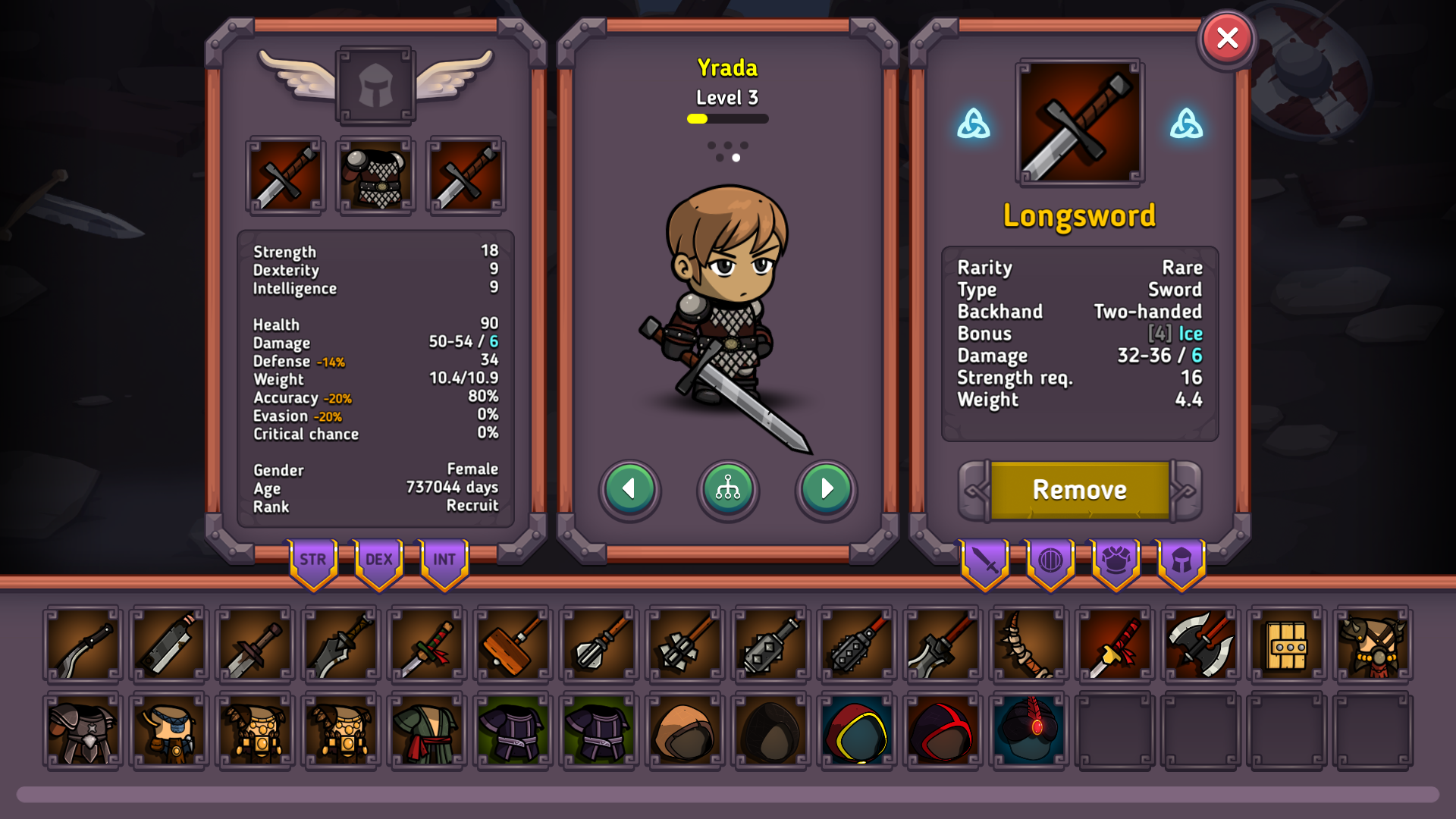The width and height of the screenshot is (1456, 819).
Task: Choose the wooden shield inventory item
Action: pos(1287,645)
